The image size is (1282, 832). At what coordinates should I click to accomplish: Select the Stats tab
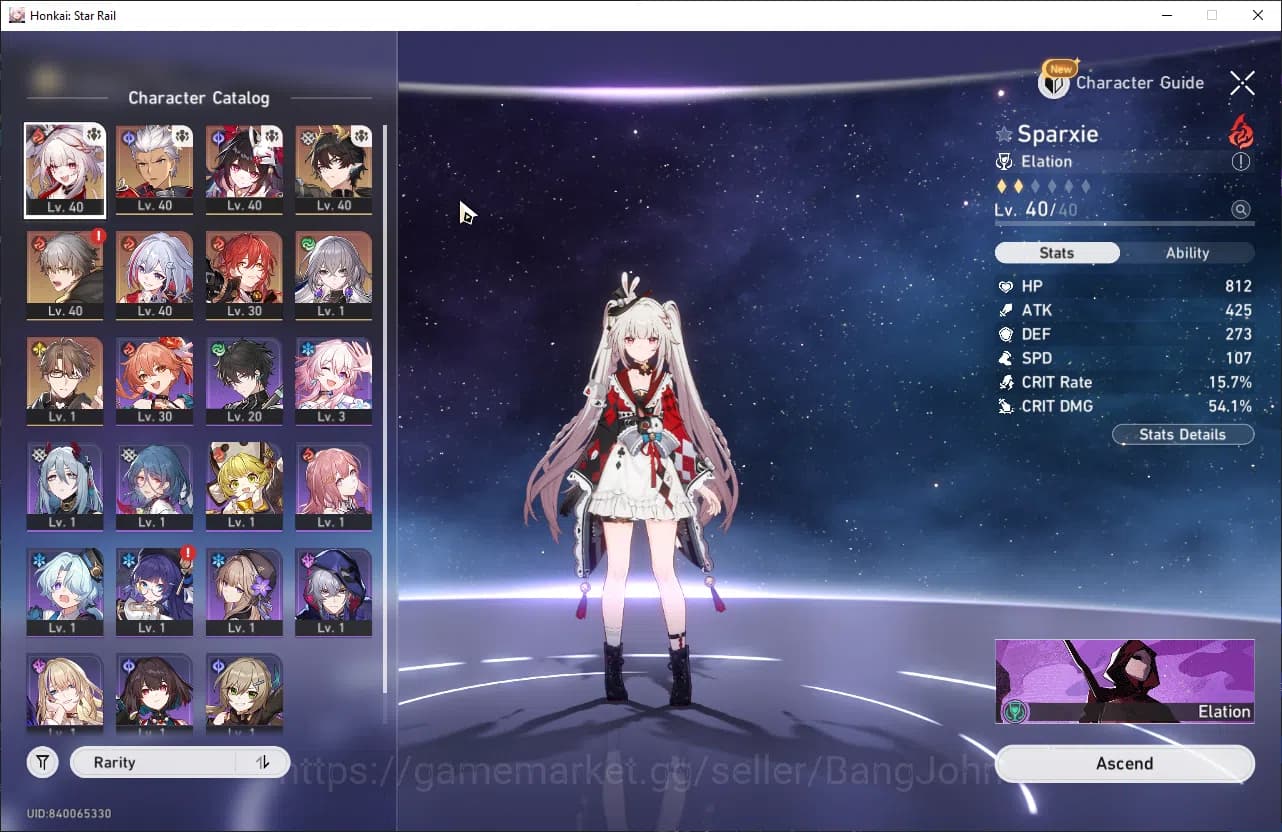1057,252
